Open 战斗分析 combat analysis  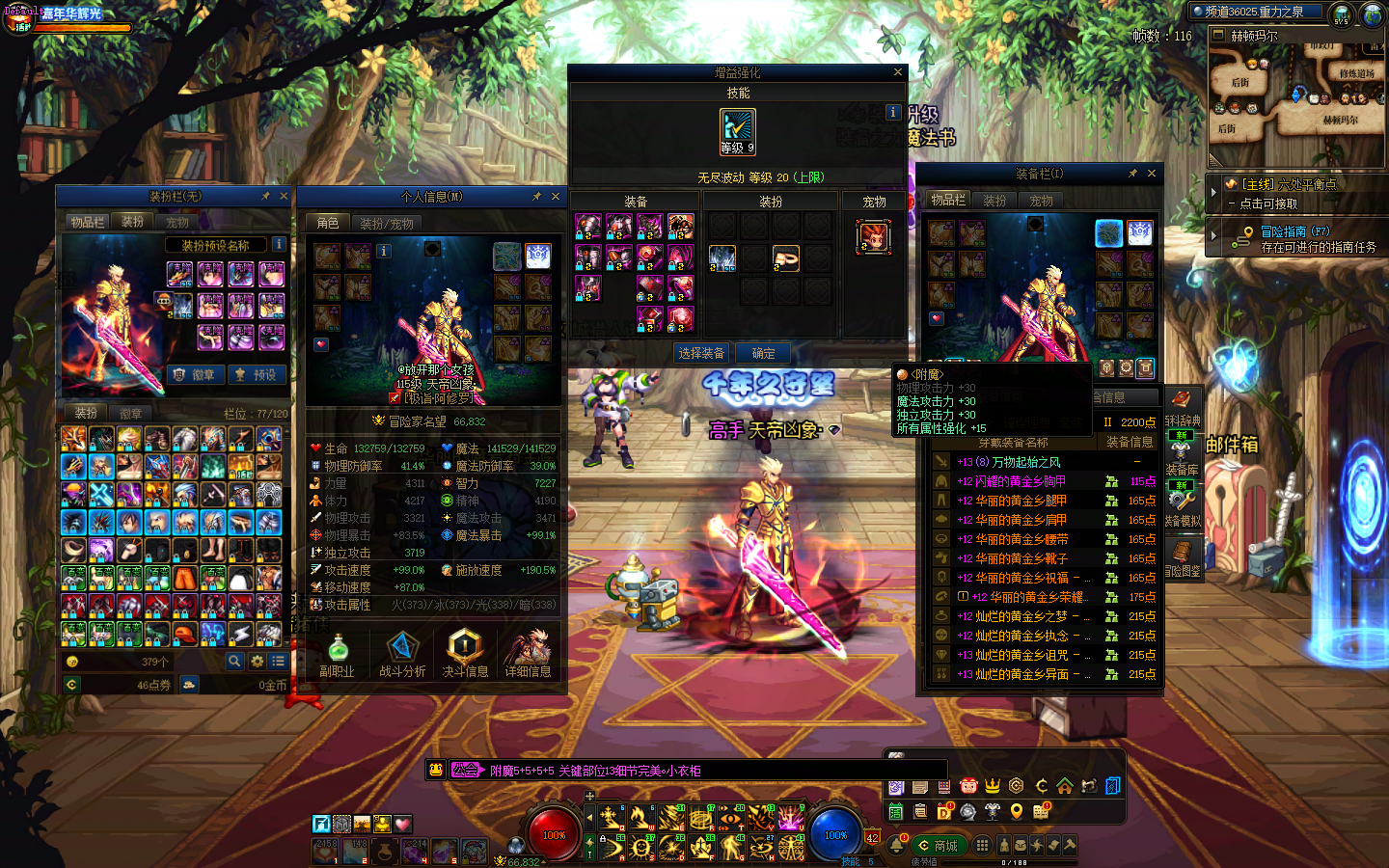pos(402,654)
